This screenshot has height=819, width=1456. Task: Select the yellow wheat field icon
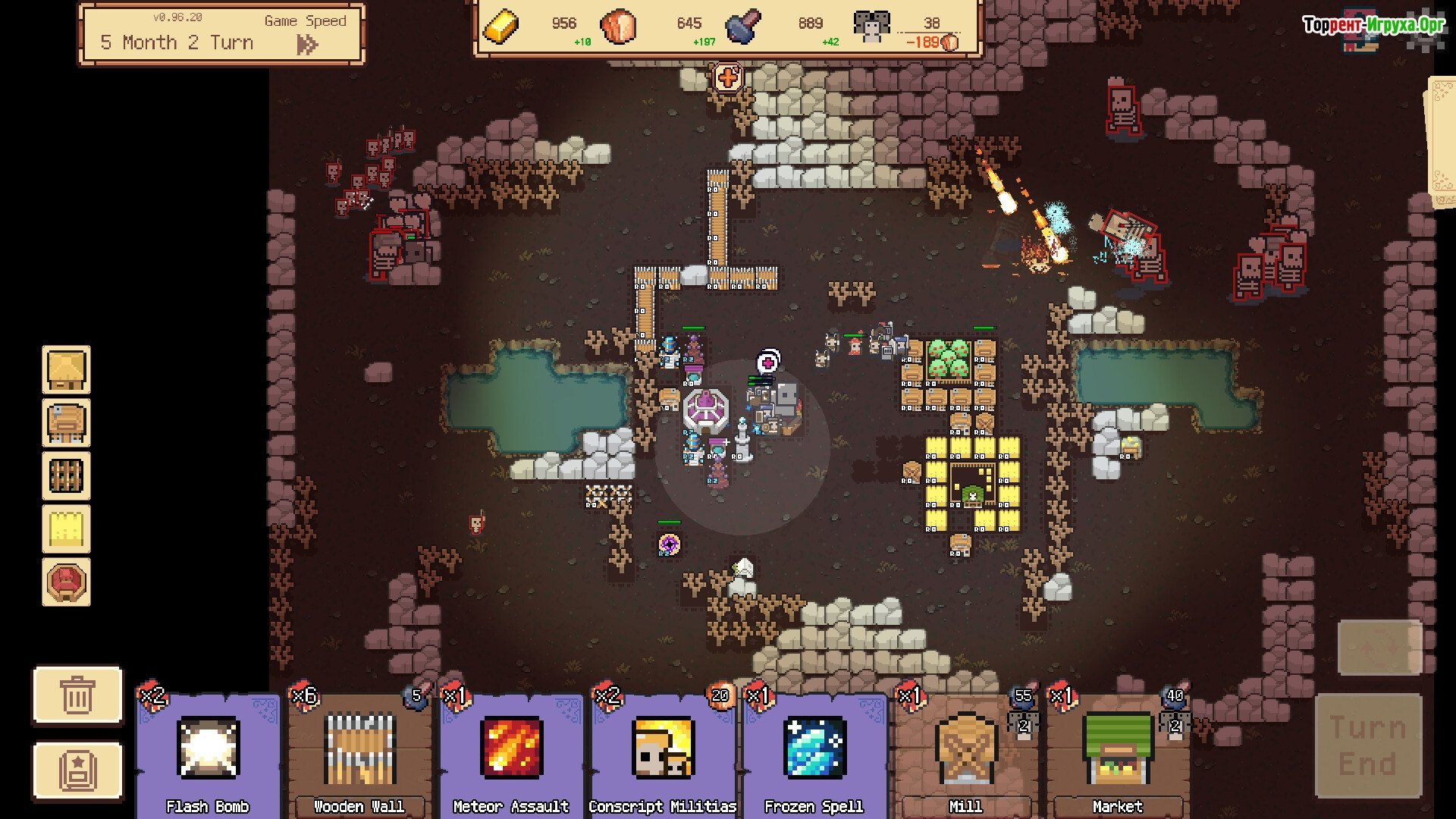click(66, 529)
